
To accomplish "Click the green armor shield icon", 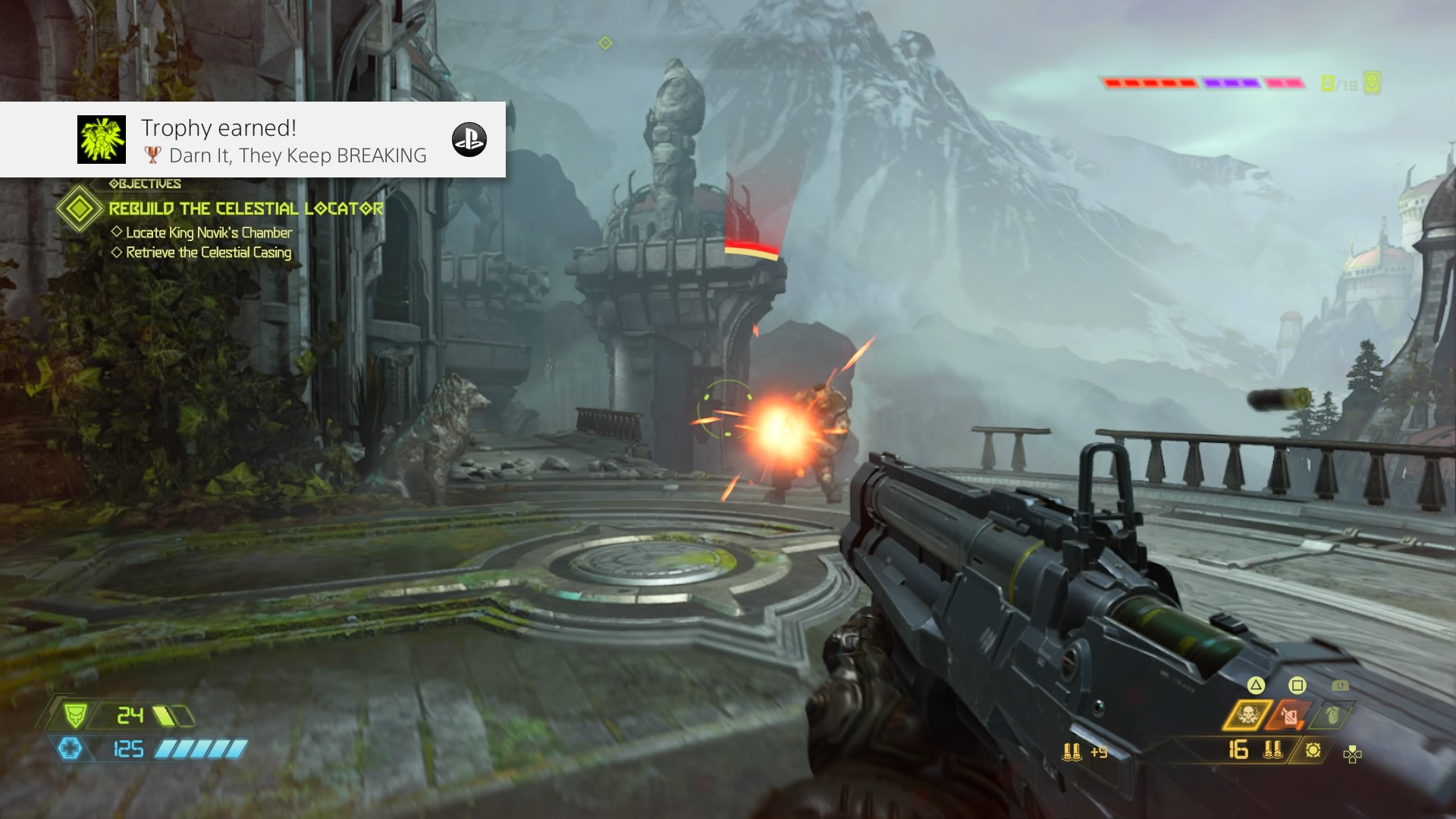I will coord(74,715).
